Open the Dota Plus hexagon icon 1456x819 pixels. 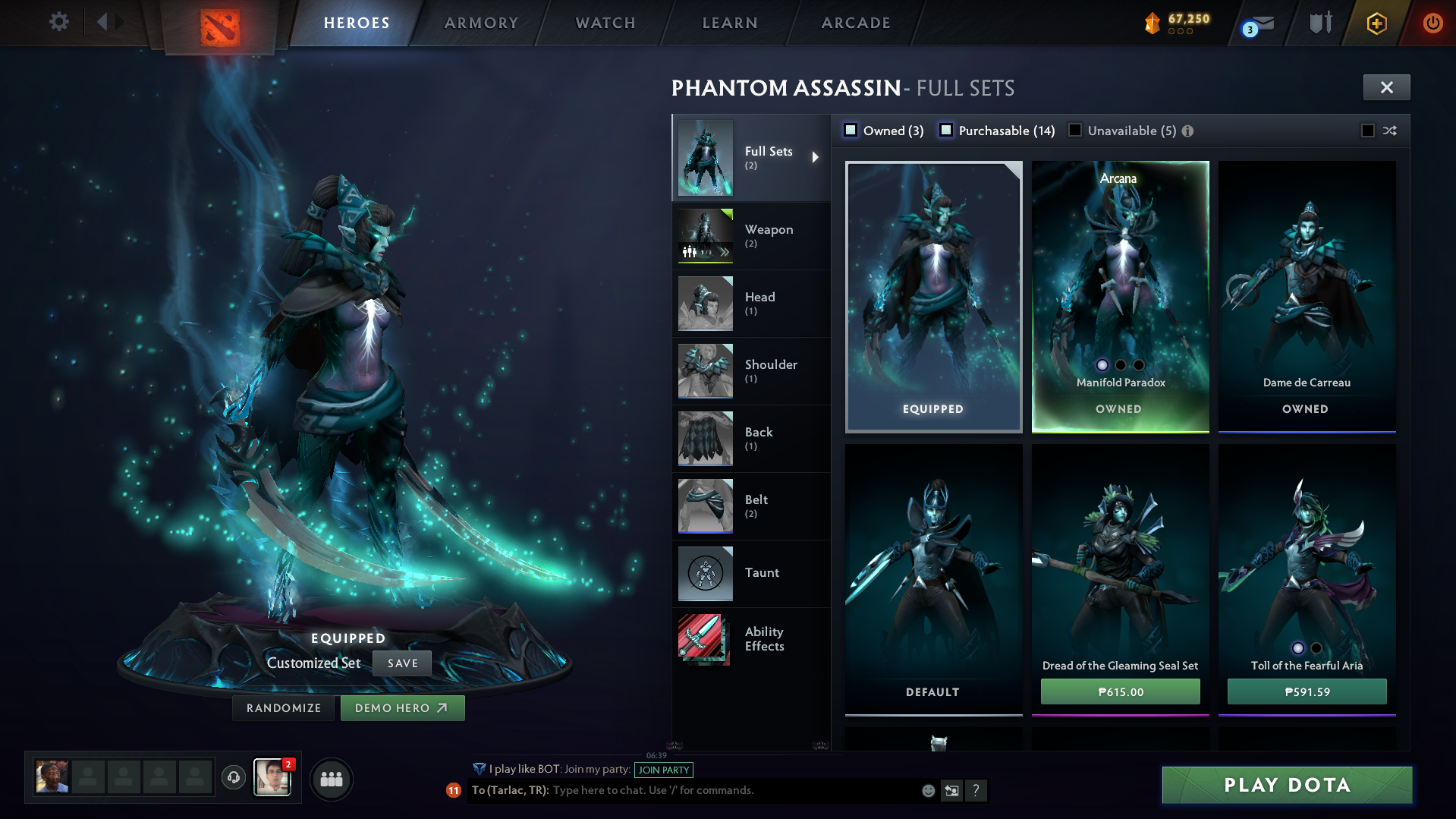(x=1376, y=23)
